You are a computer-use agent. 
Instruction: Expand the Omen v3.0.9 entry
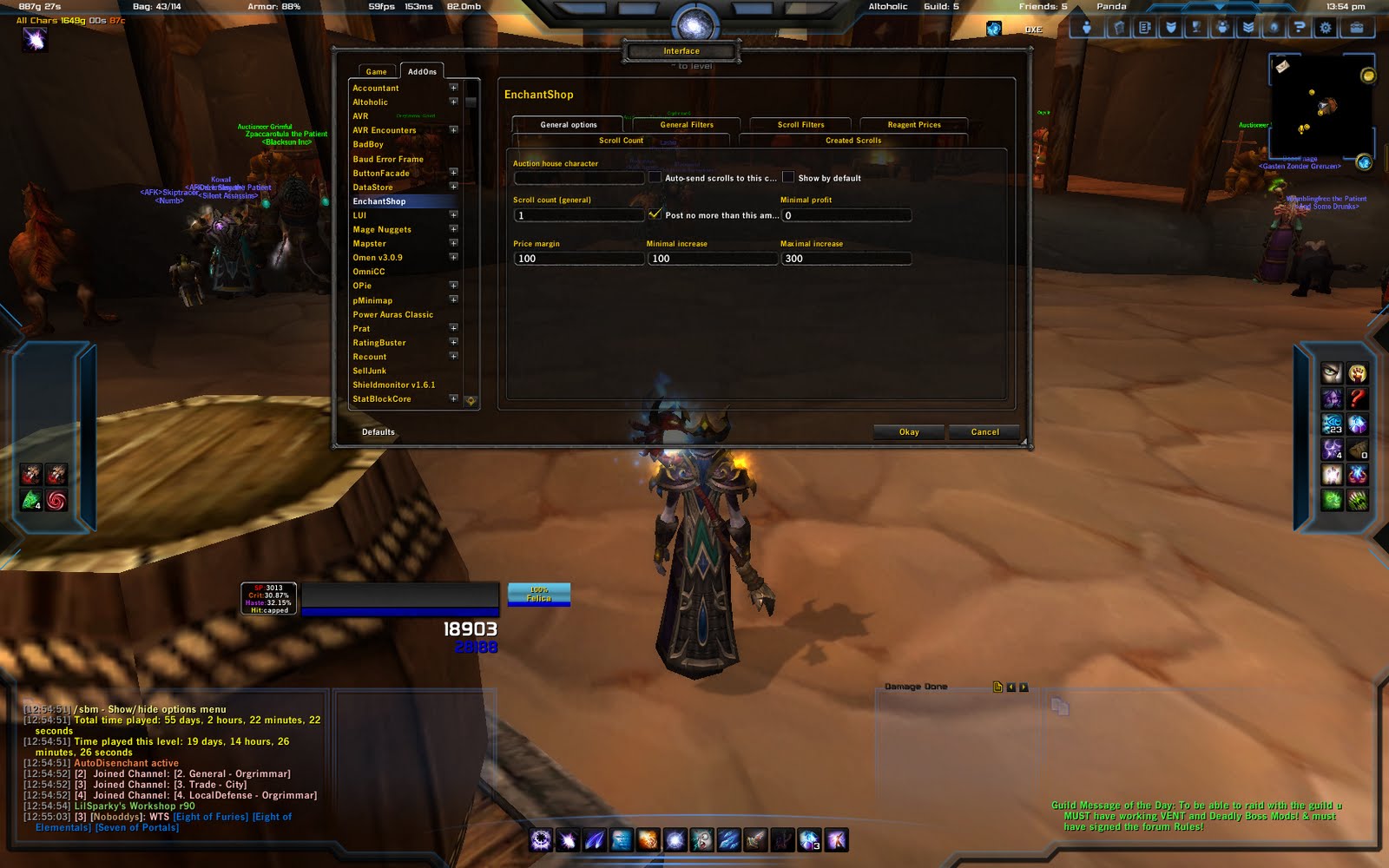pos(453,258)
